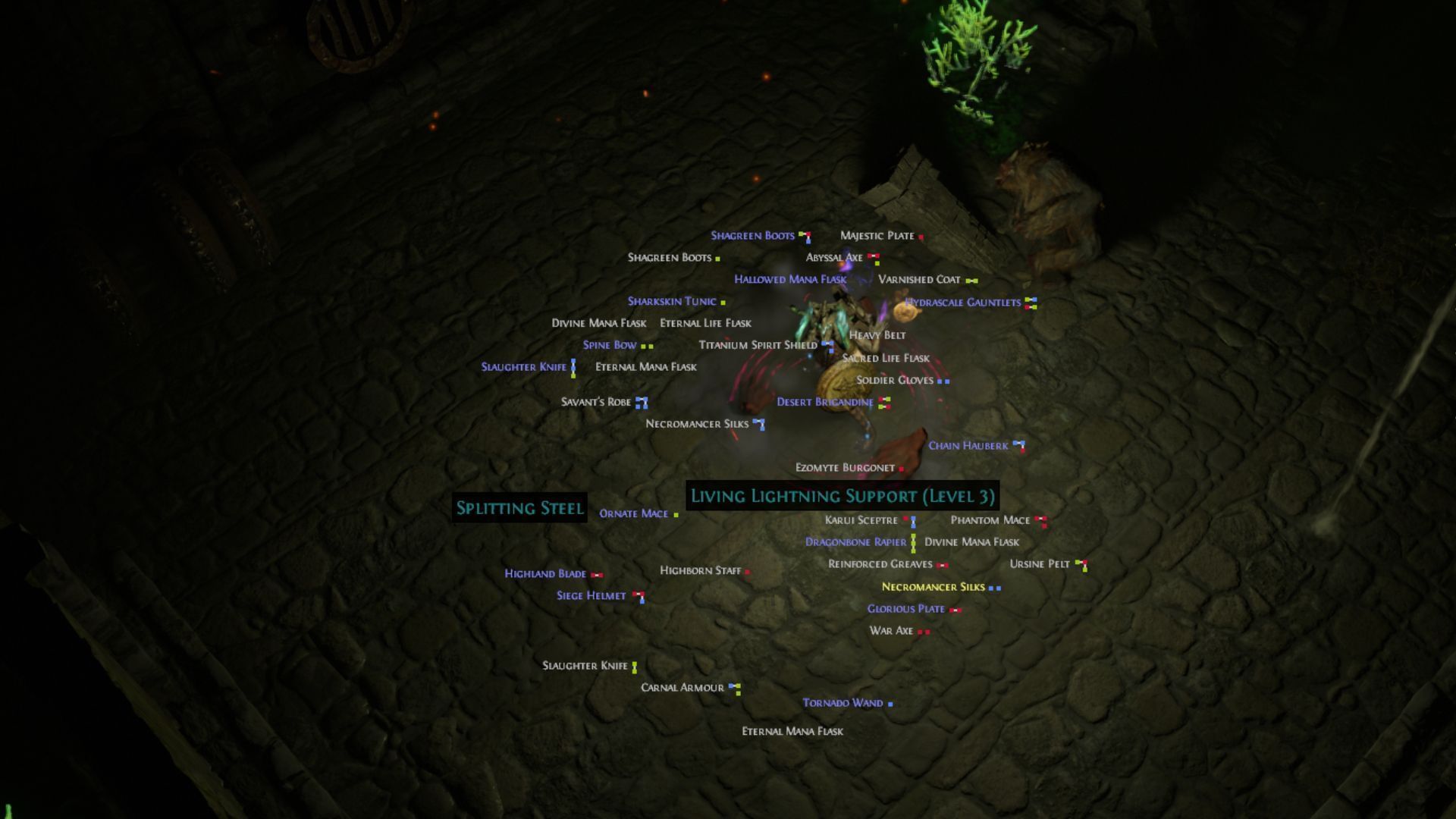Screen dimensions: 1456x819
Task: Grab the Living Lightning Support gem
Action: (x=840, y=497)
